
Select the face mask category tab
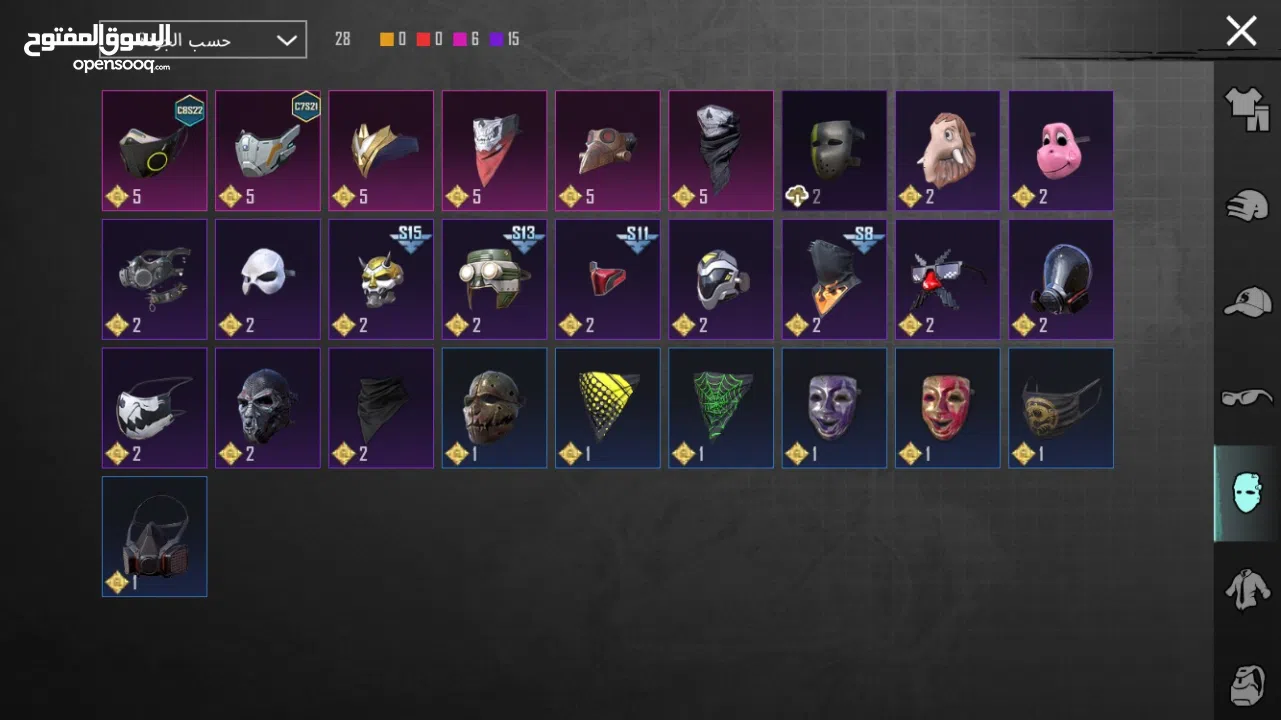click(1246, 493)
